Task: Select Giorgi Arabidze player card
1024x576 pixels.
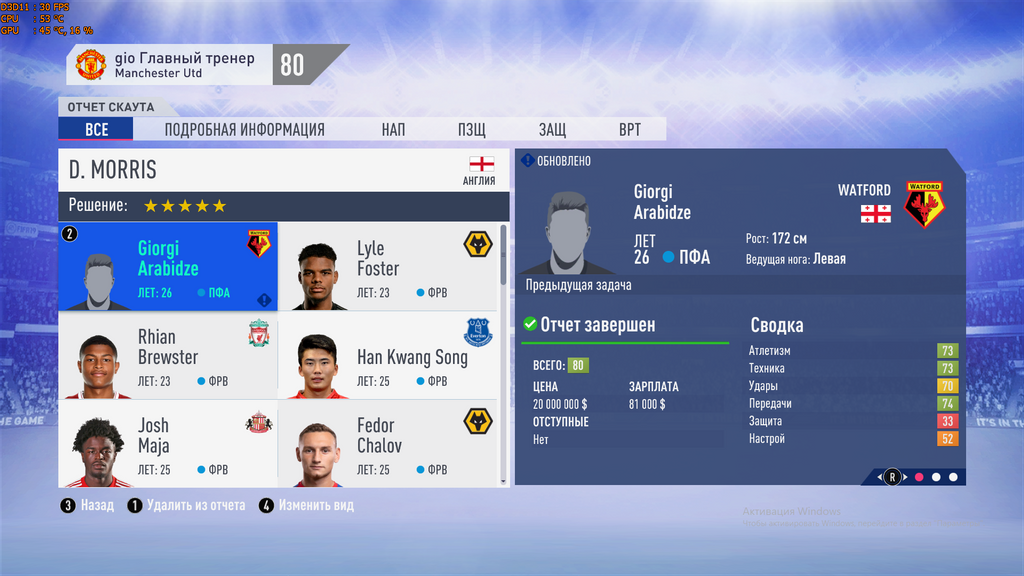Action: [167, 267]
